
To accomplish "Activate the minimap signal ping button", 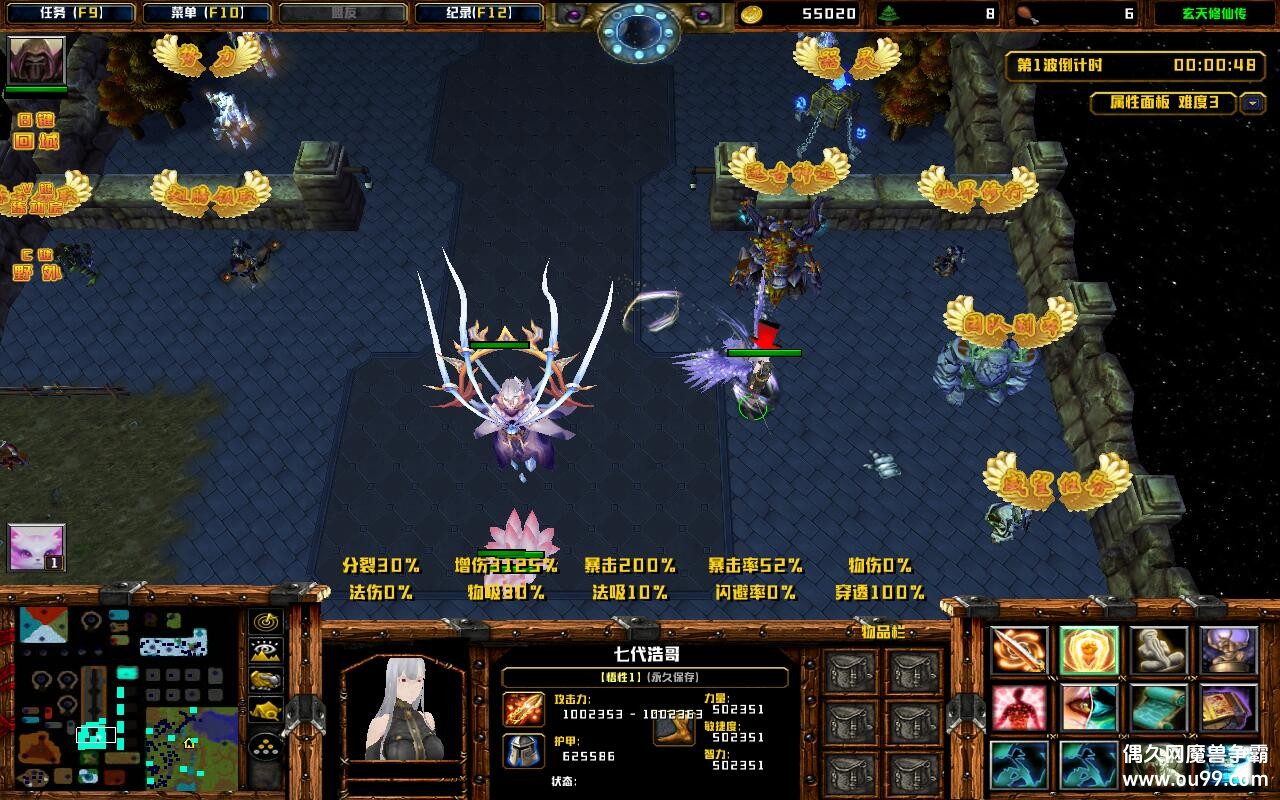I will (265, 621).
